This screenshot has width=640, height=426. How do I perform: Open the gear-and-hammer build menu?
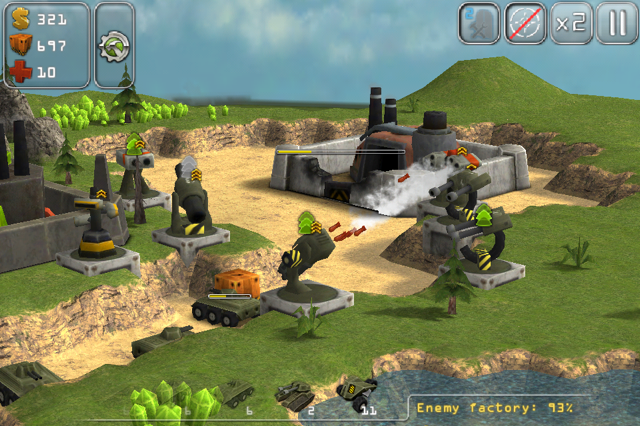115,45
